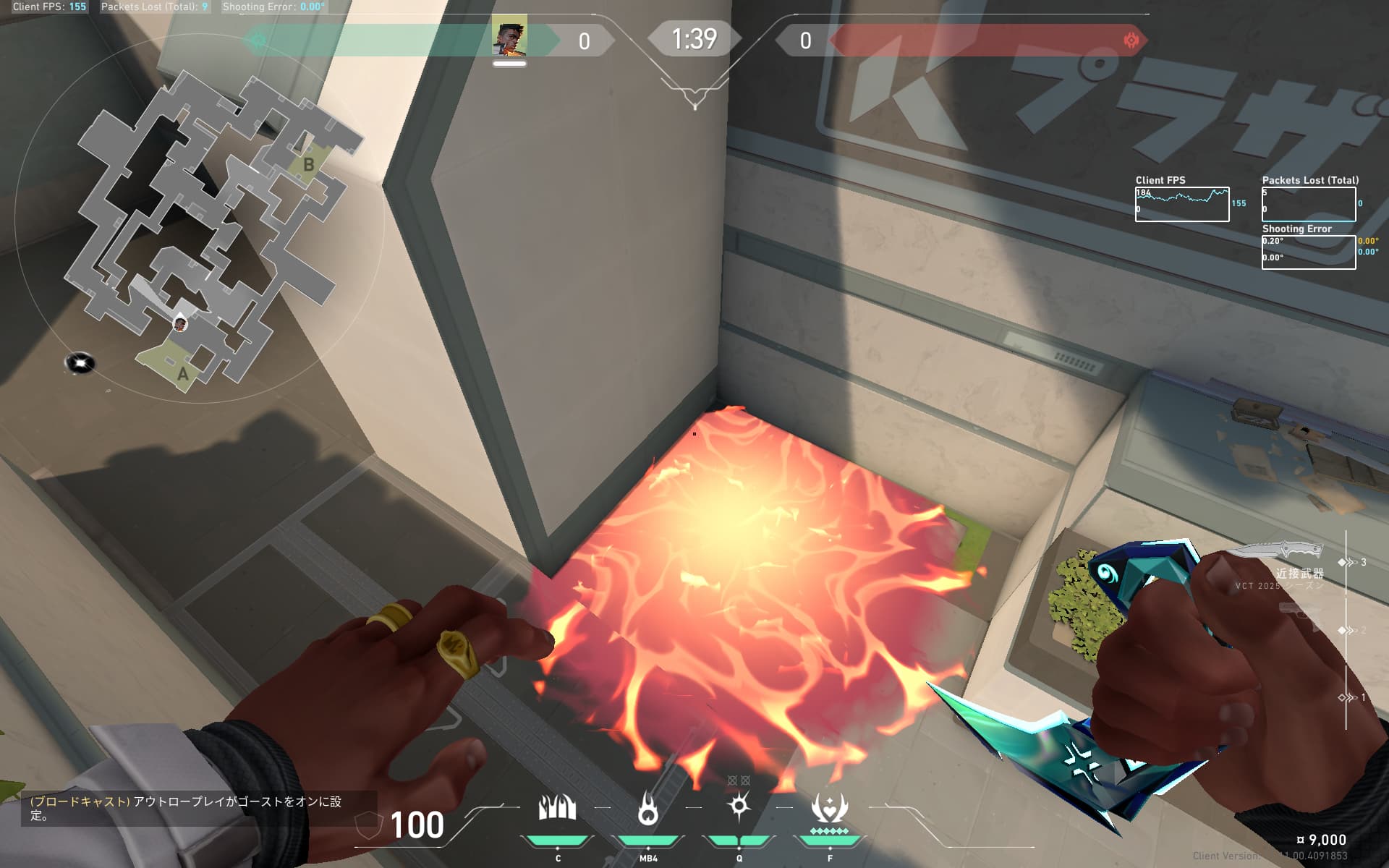The image size is (1389, 868).
Task: Select site A marker on the minimap
Action: coord(182,373)
